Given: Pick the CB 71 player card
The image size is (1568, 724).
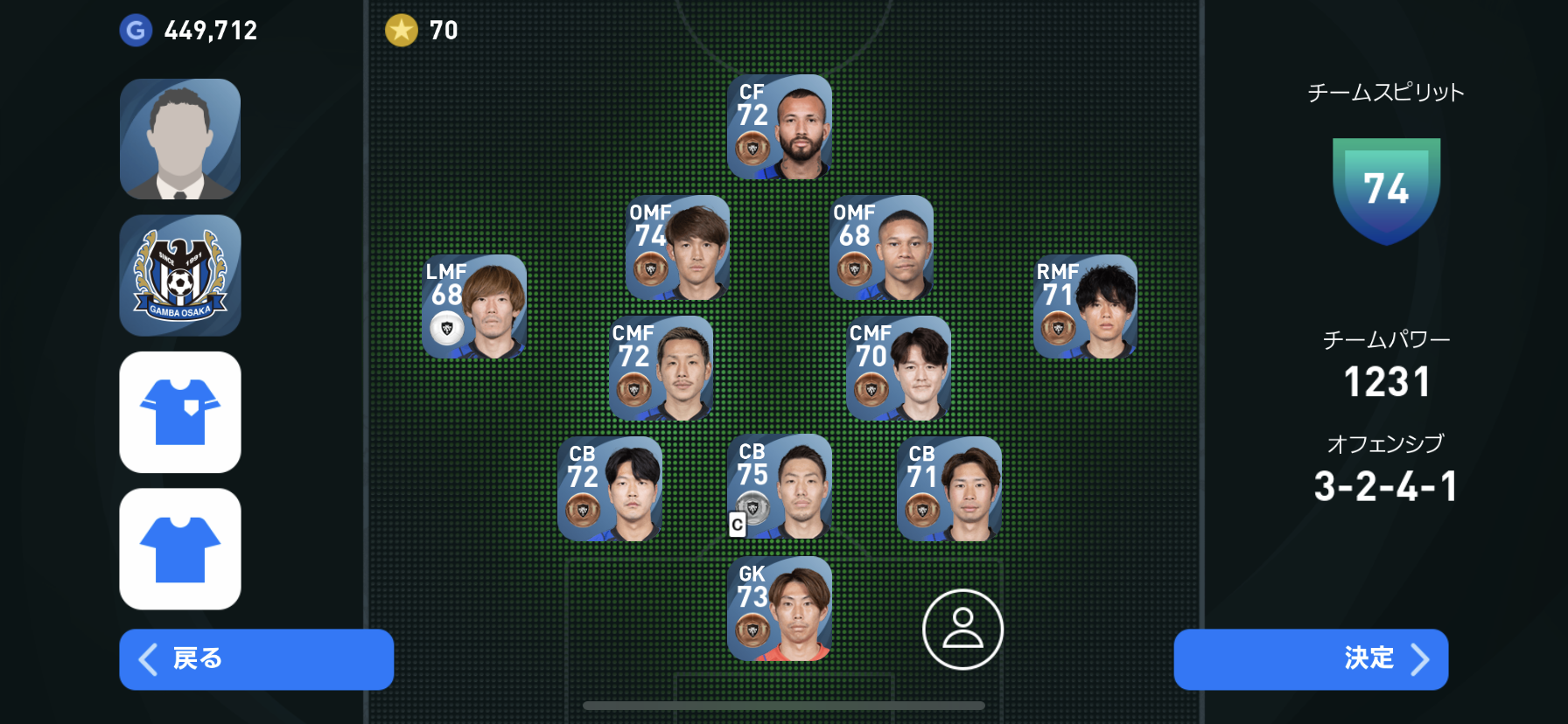Looking at the screenshot, I should click(x=949, y=489).
